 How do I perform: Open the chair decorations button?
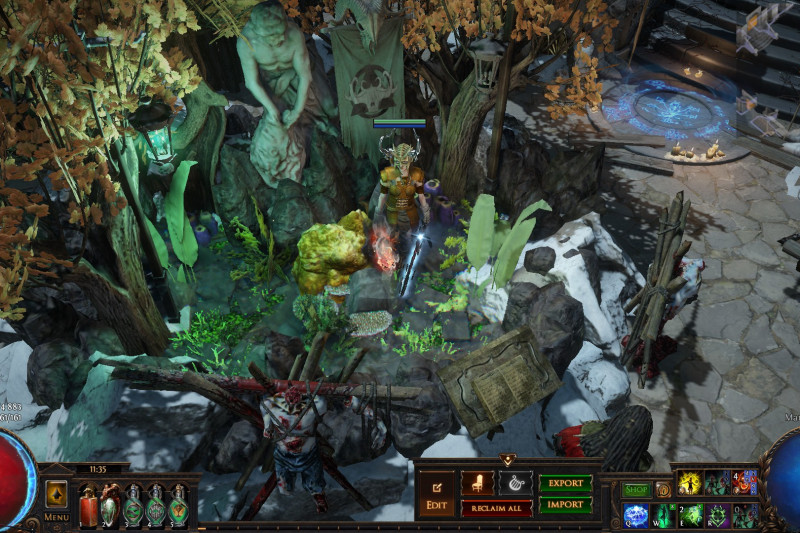pos(477,482)
